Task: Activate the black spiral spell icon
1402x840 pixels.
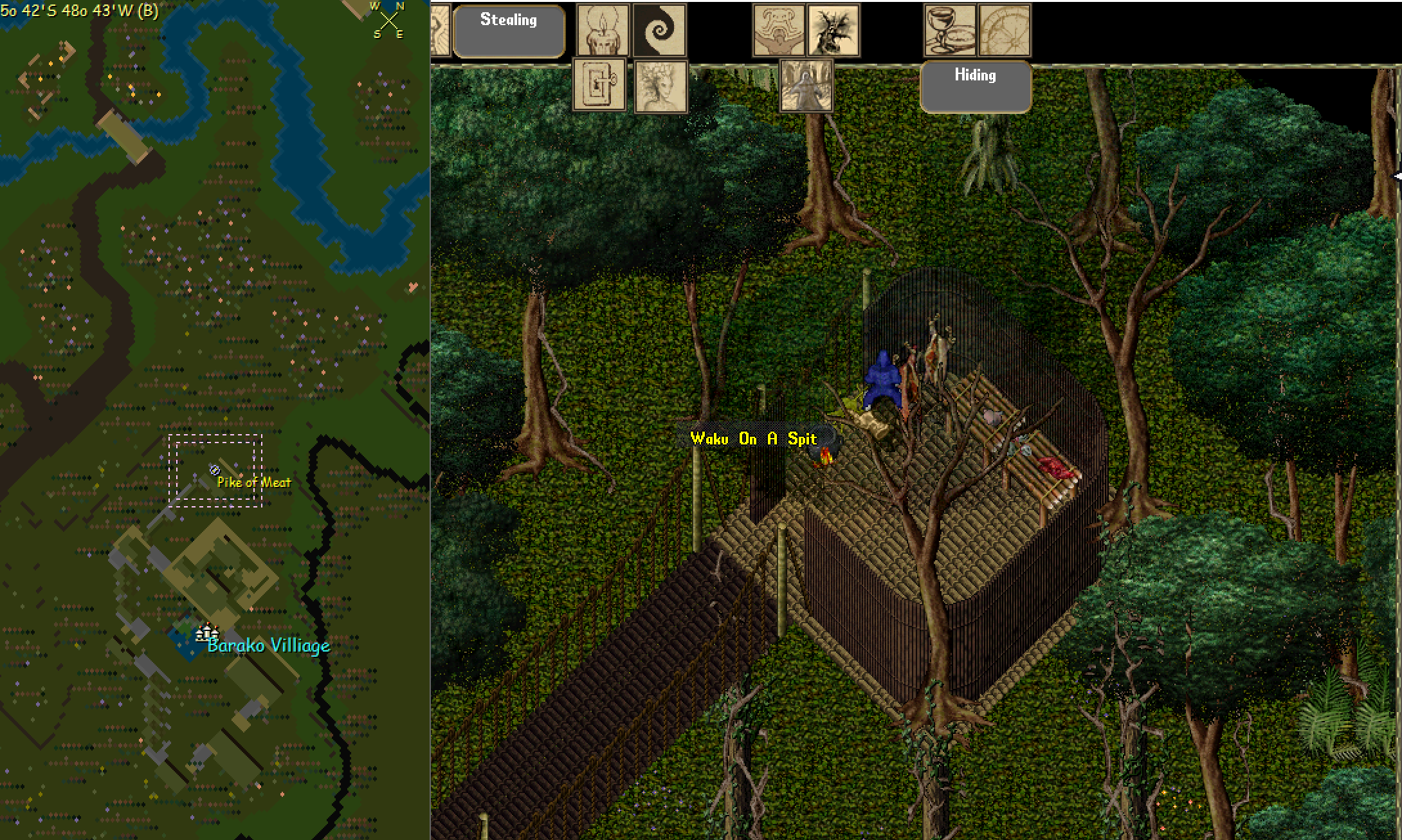Action: [x=660, y=30]
